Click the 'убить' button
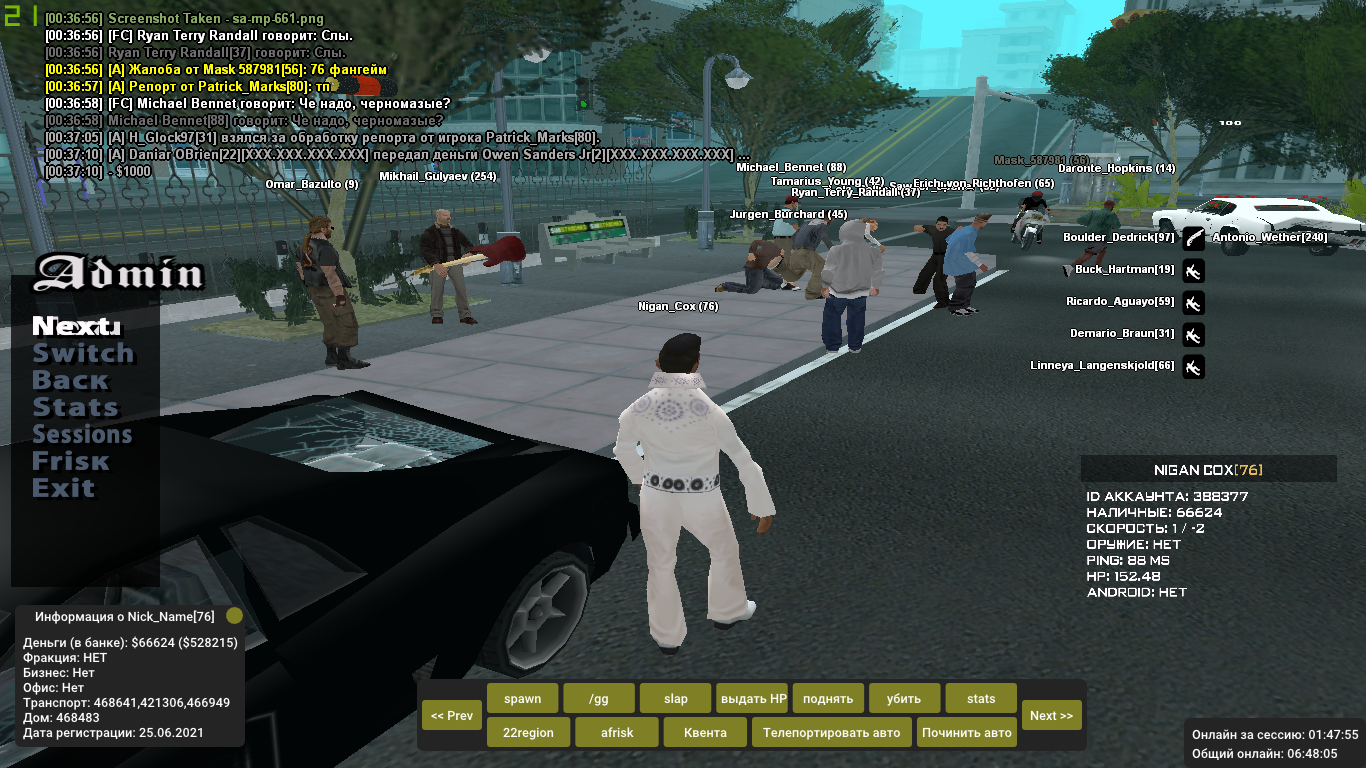1366x768 pixels. (x=905, y=698)
